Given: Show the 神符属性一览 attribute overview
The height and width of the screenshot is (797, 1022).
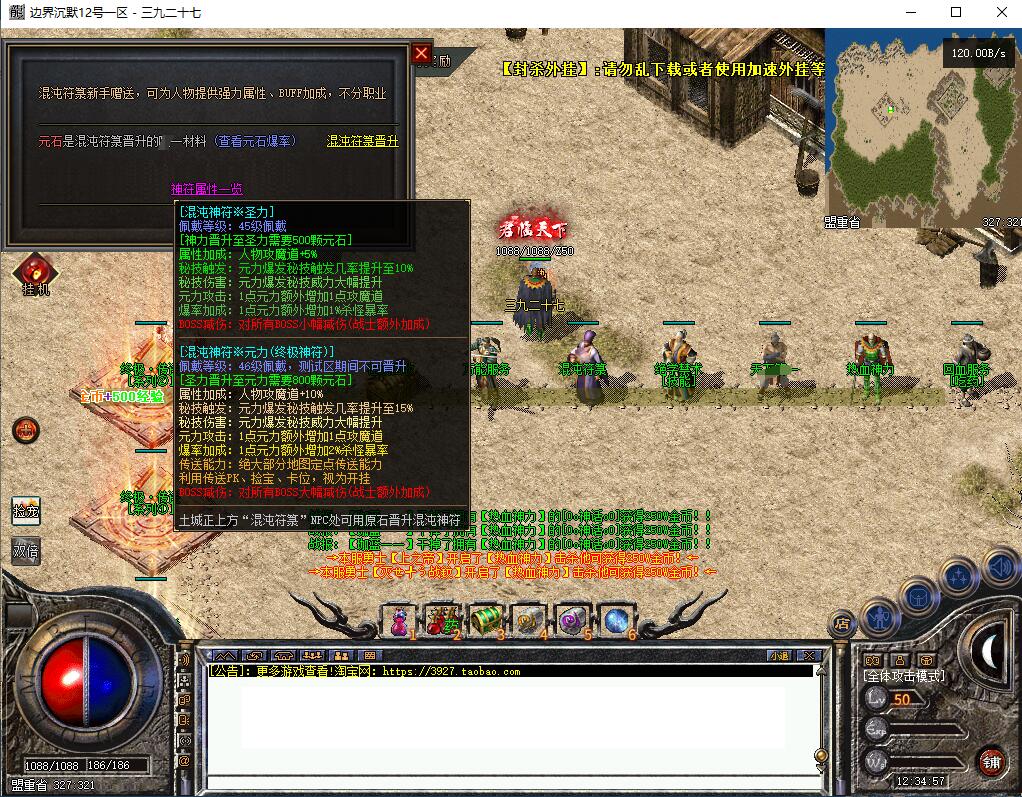Looking at the screenshot, I should (206, 189).
